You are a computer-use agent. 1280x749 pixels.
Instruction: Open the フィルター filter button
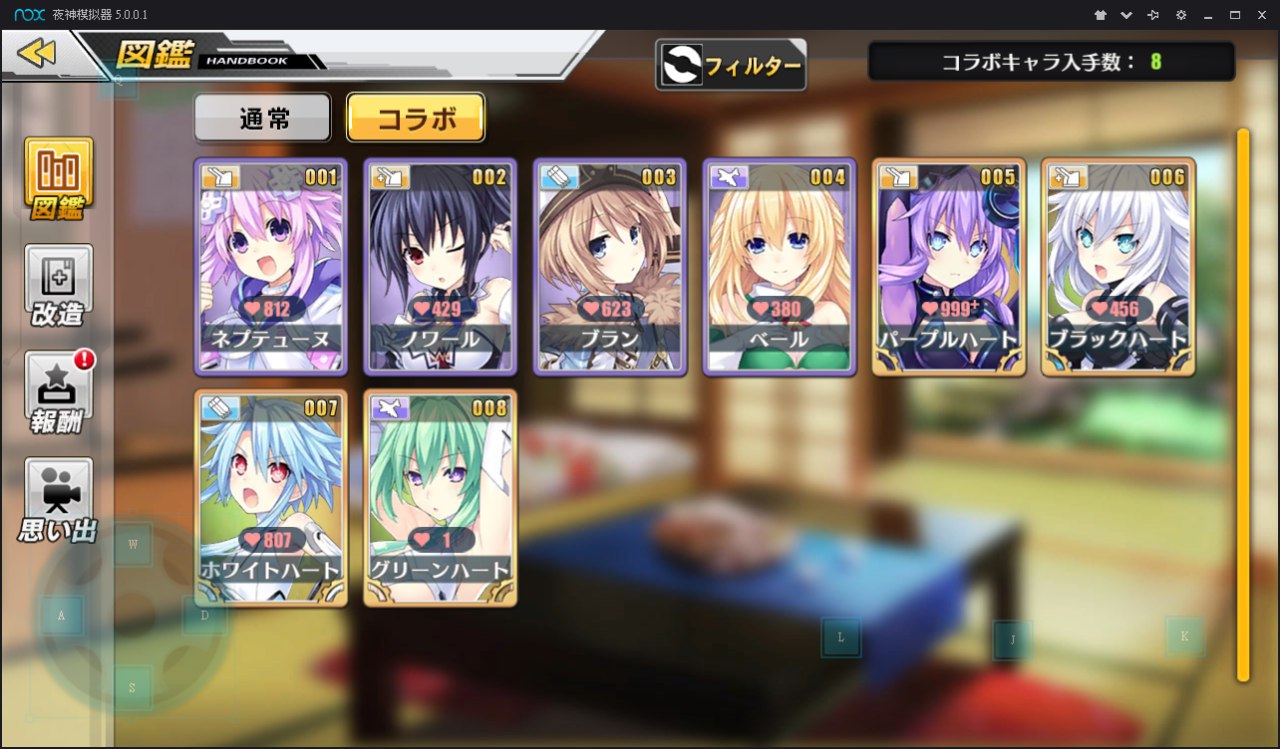click(731, 66)
